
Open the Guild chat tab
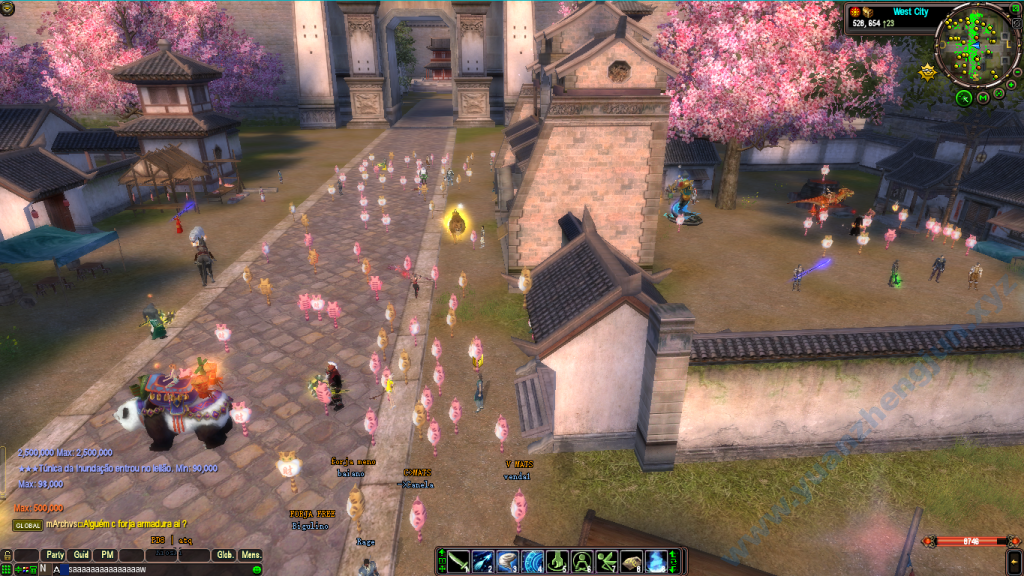coord(81,555)
